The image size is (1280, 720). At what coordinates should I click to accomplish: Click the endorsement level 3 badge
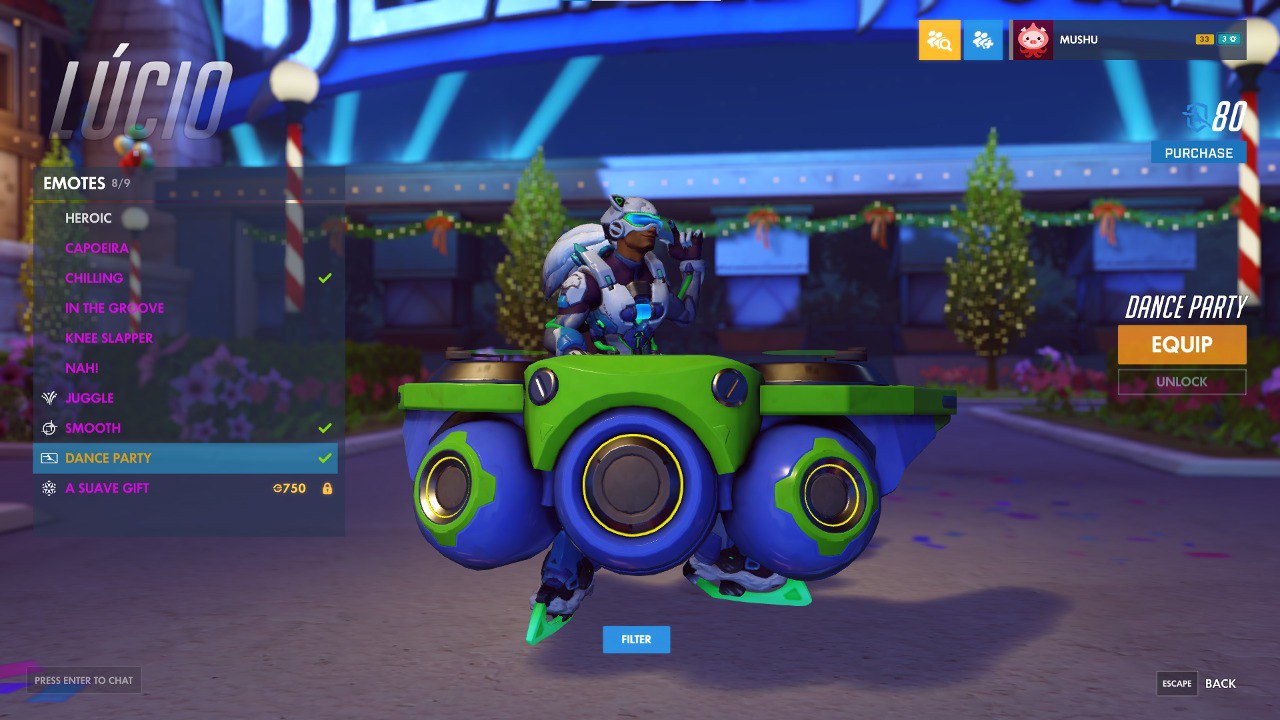[1228, 39]
